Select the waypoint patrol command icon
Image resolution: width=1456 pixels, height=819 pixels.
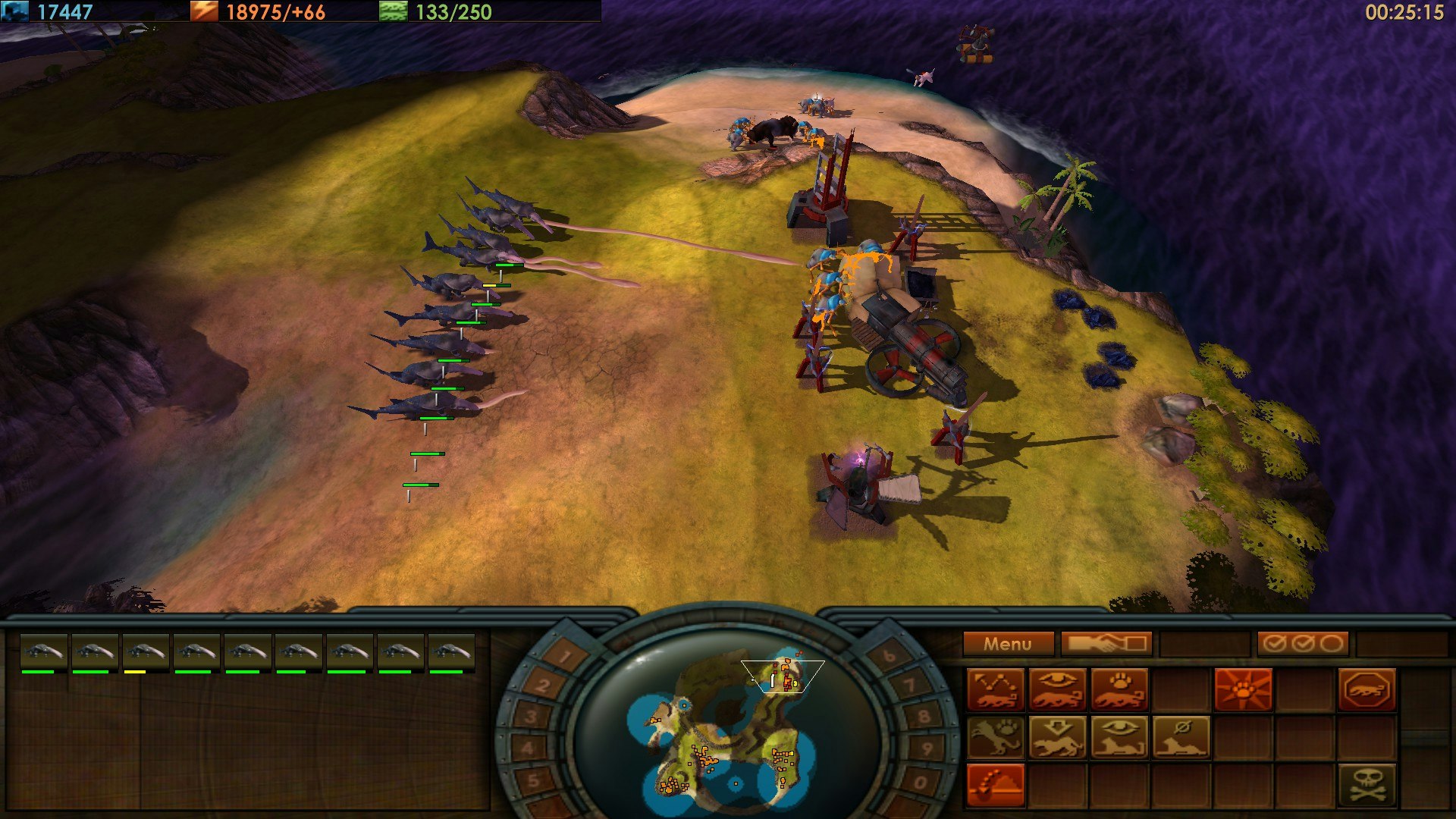coord(995,689)
